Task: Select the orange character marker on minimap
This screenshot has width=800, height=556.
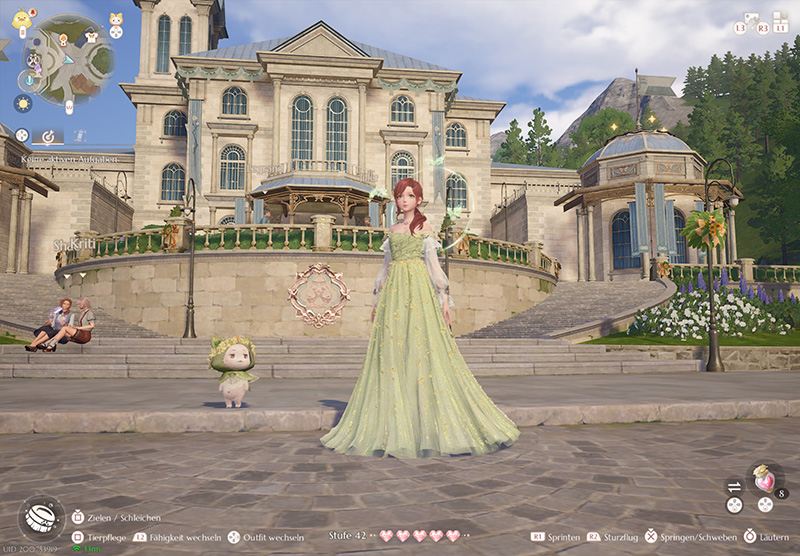Action: click(x=64, y=38)
